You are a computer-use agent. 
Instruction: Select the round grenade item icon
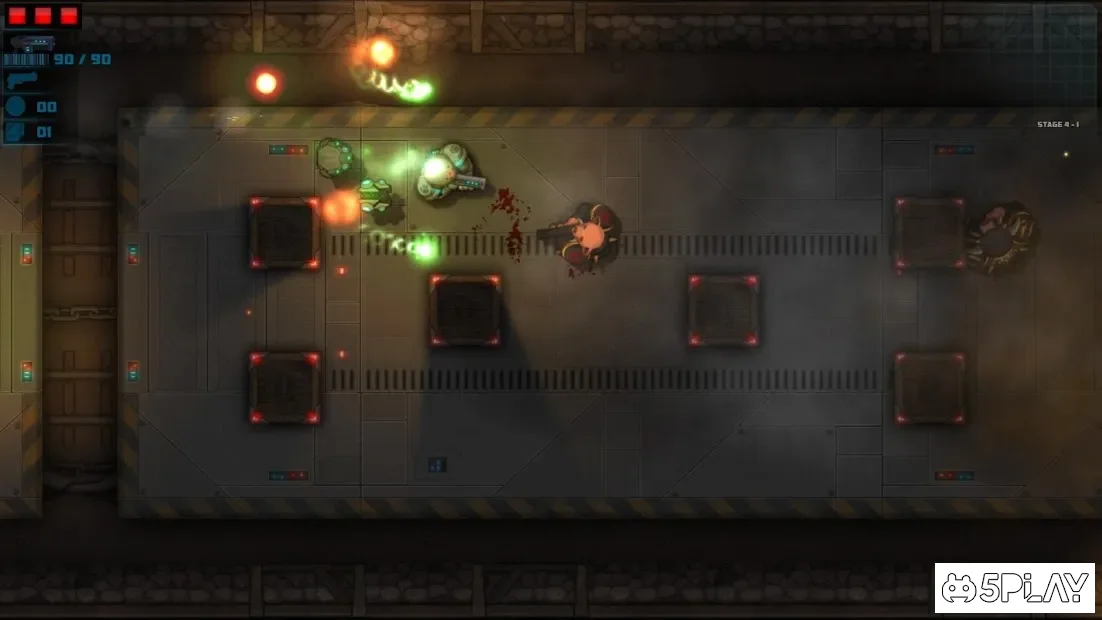point(18,107)
